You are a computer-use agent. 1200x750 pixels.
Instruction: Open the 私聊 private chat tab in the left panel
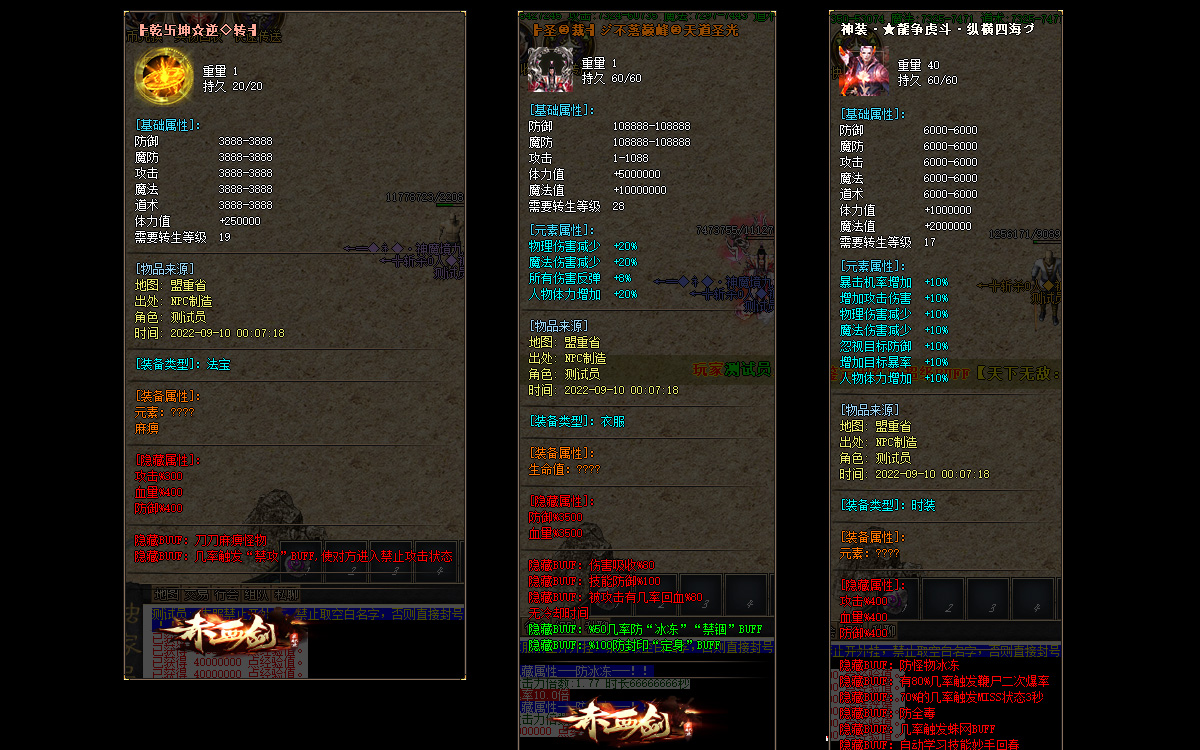286,595
